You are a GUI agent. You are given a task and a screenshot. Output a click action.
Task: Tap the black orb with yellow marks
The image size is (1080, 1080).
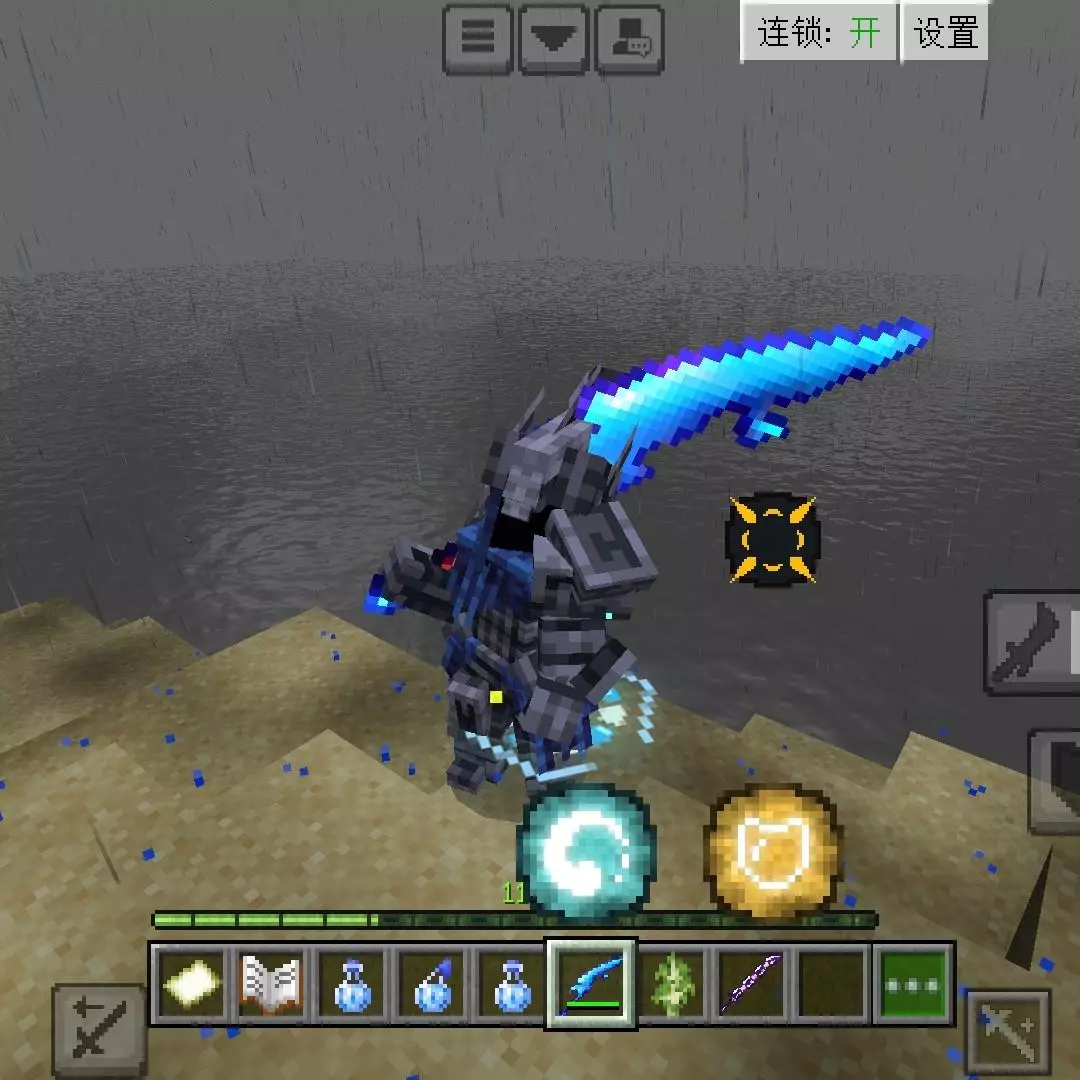772,538
